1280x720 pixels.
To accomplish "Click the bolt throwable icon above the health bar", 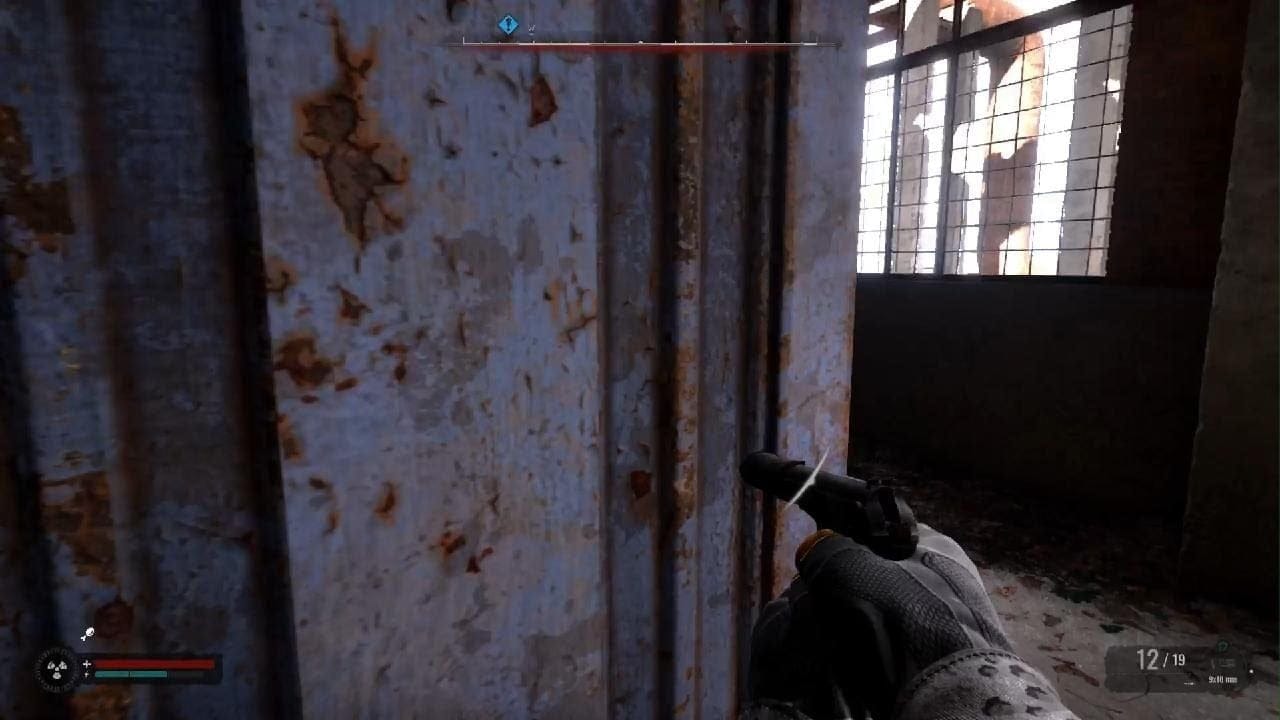I will pyautogui.click(x=89, y=633).
